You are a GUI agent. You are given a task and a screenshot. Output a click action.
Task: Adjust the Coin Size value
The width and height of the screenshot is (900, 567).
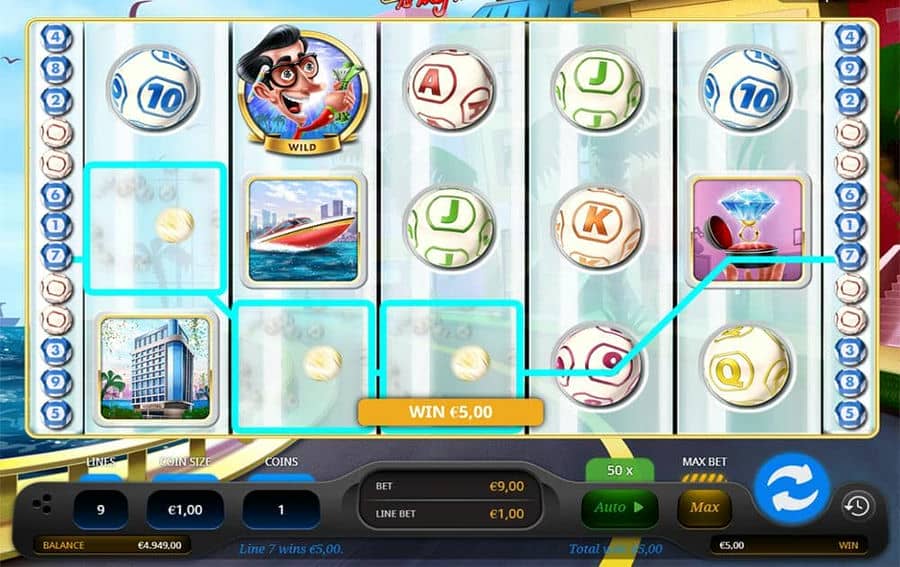[x=185, y=509]
